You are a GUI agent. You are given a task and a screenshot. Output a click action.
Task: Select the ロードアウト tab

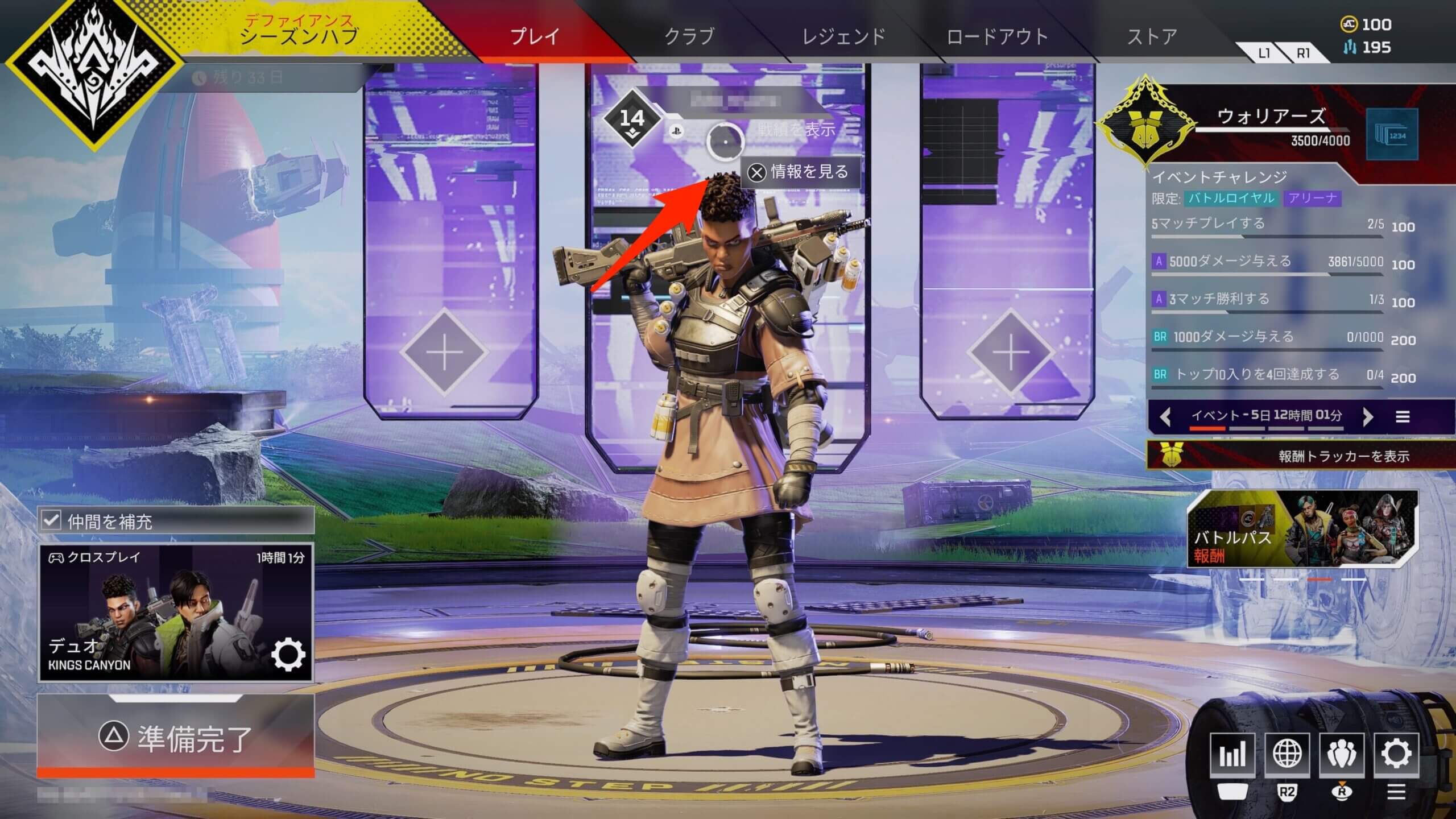coord(997,37)
